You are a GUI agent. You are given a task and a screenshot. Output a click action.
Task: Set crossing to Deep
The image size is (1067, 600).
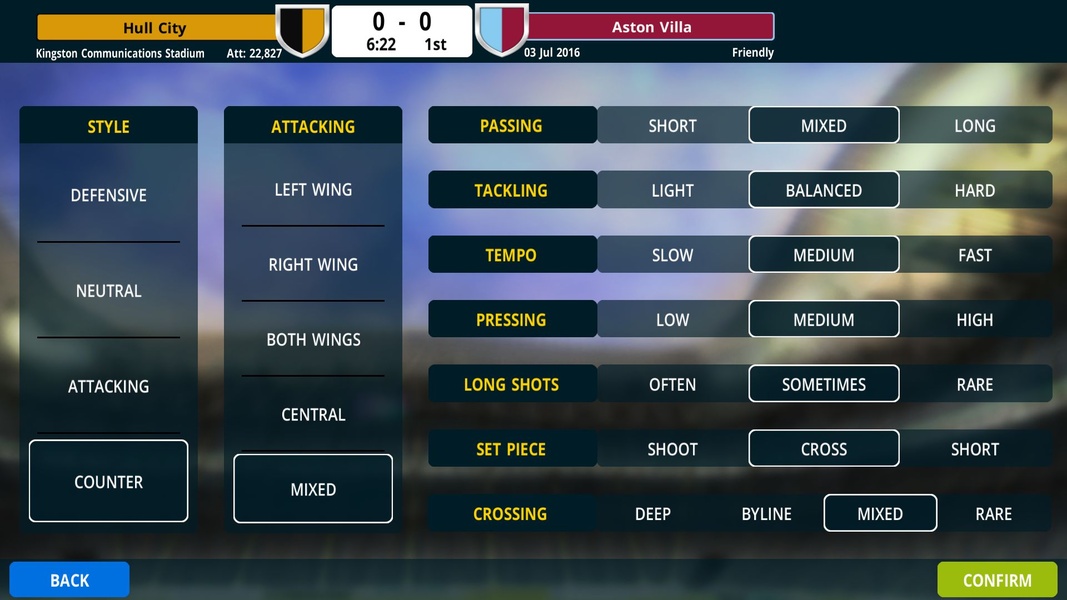tap(652, 514)
